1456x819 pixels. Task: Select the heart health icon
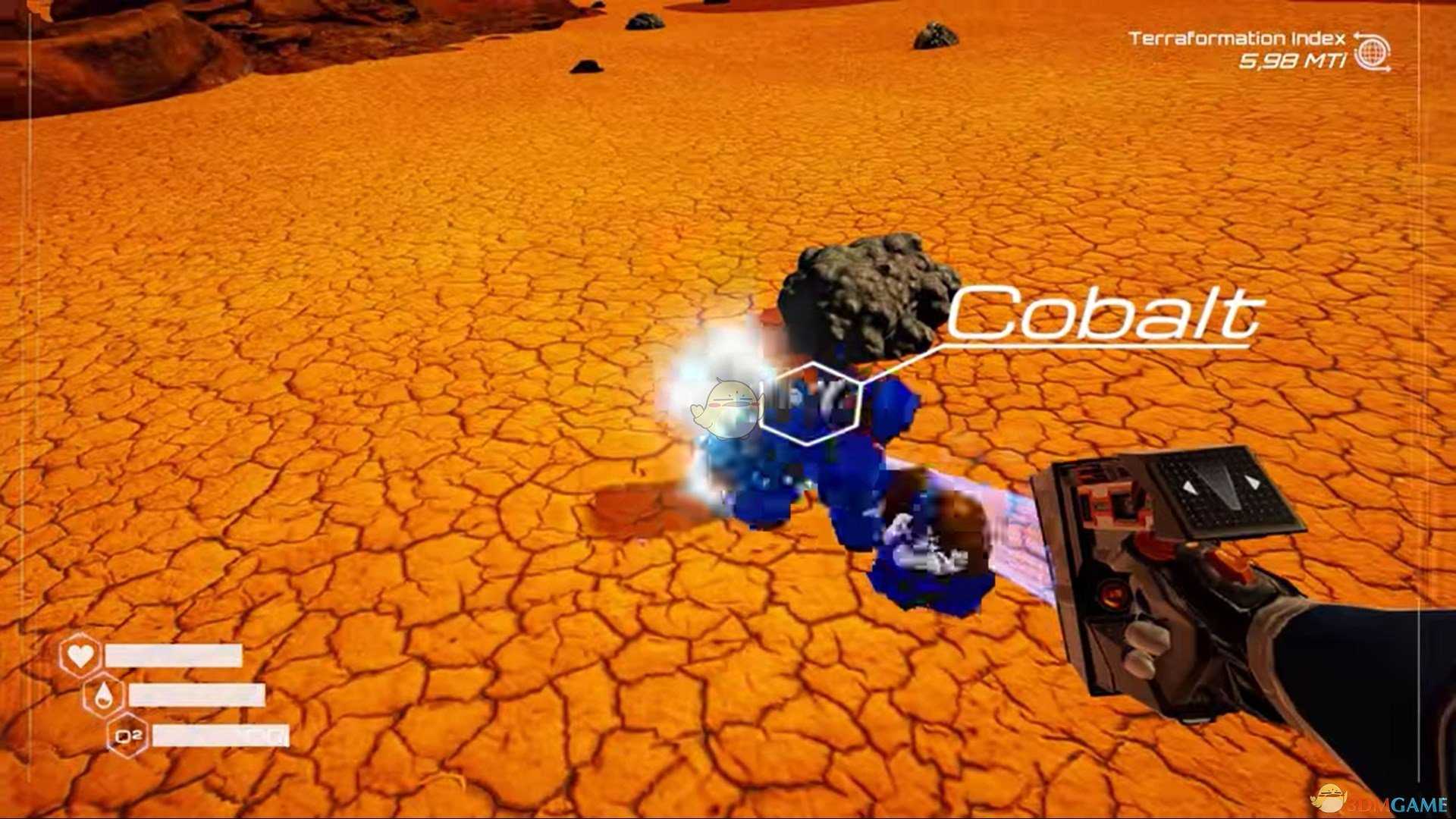coord(80,654)
